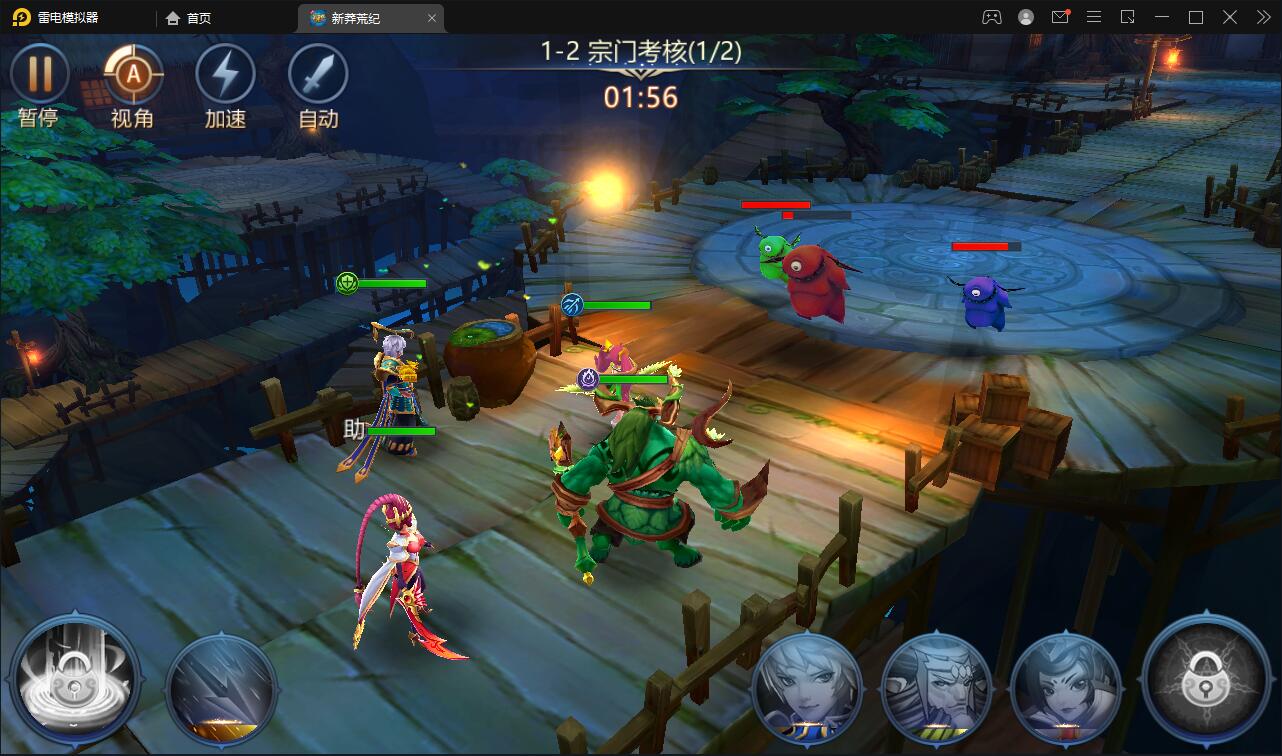Activate speed-up with the 加速 lightning icon
Viewport: 1282px width, 756px height.
click(x=224, y=75)
